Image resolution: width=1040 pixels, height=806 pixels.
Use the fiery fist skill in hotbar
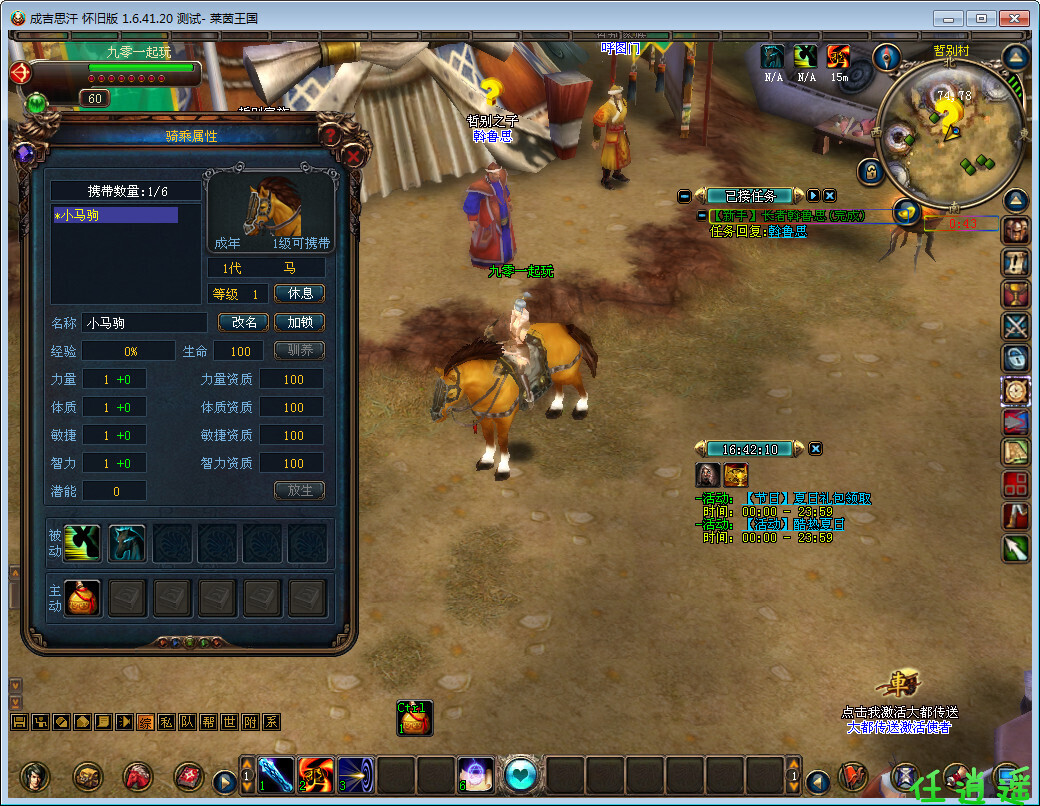tap(315, 775)
